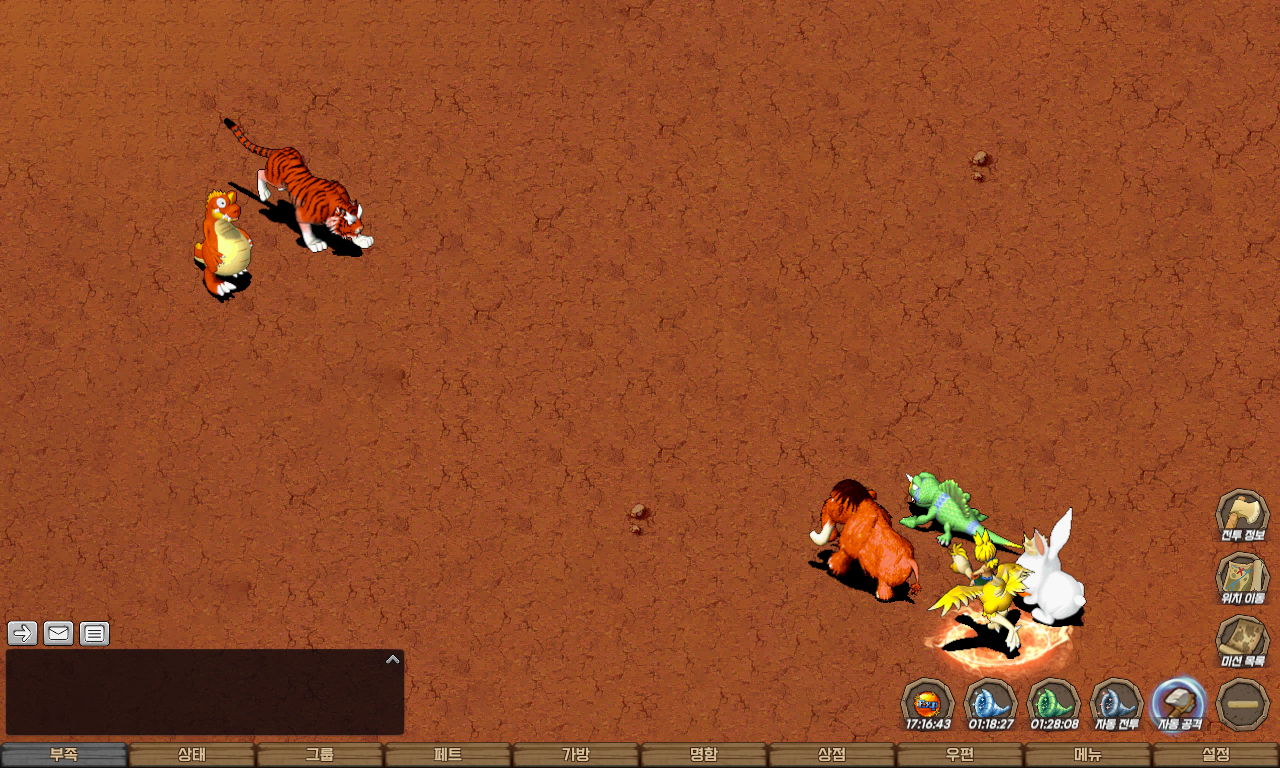Image resolution: width=1280 pixels, height=768 pixels.
Task: Open the 설정 (settings) menu
Action: [1216, 755]
